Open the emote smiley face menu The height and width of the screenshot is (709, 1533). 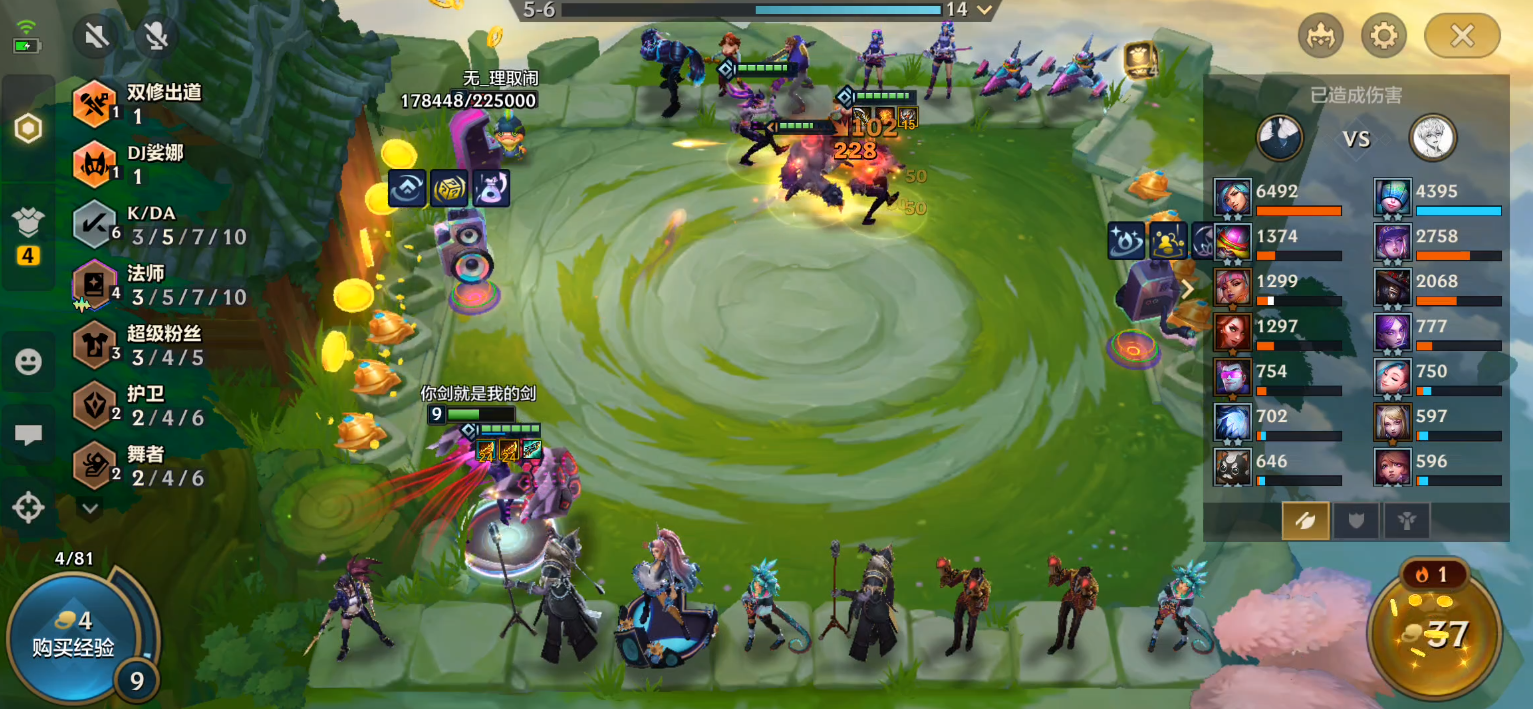pyautogui.click(x=28, y=362)
